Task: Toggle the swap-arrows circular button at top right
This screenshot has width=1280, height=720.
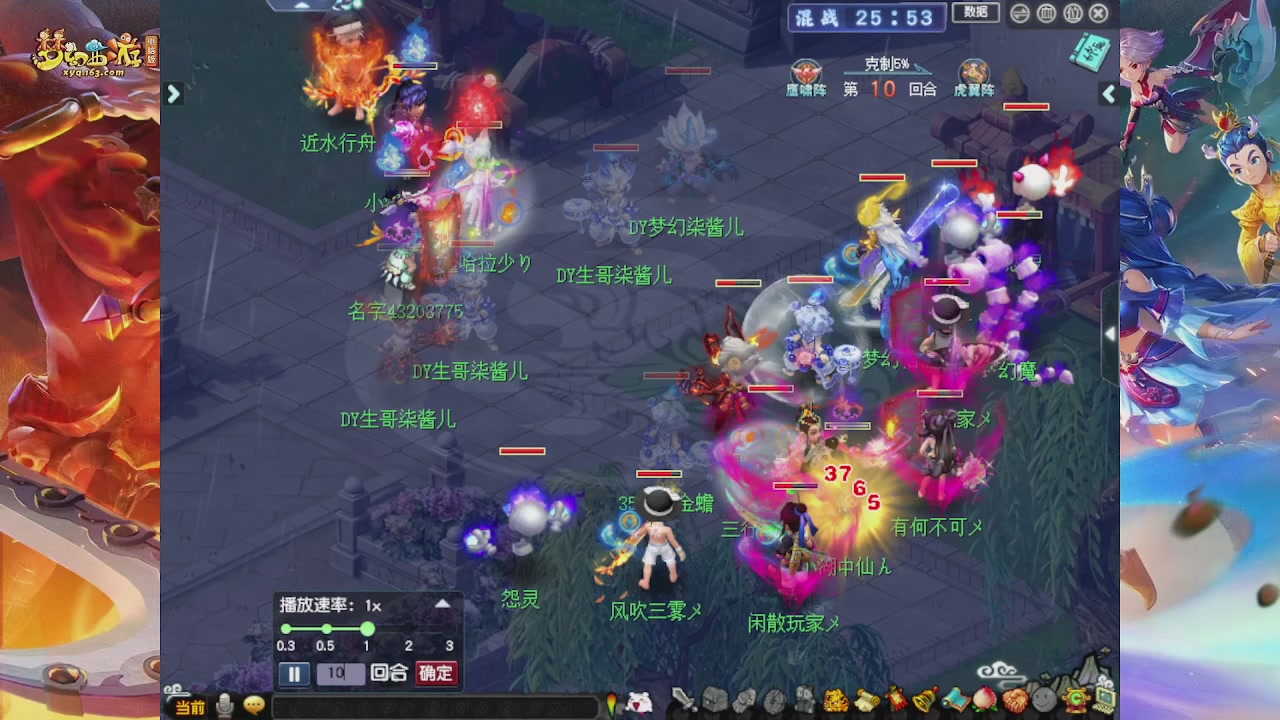Action: click(x=1018, y=14)
